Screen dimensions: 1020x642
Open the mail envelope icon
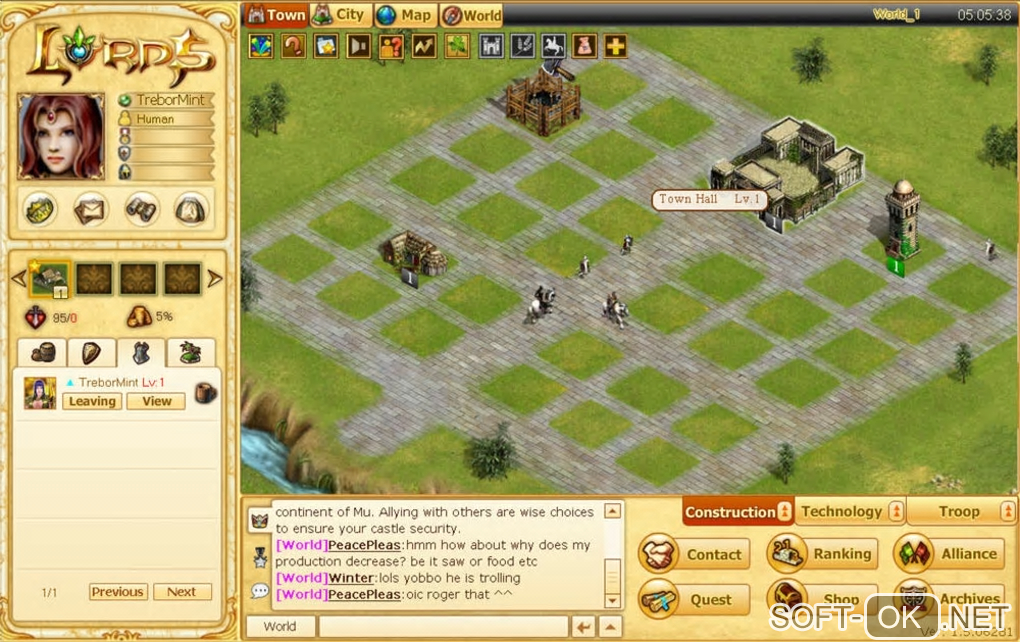coord(91,209)
